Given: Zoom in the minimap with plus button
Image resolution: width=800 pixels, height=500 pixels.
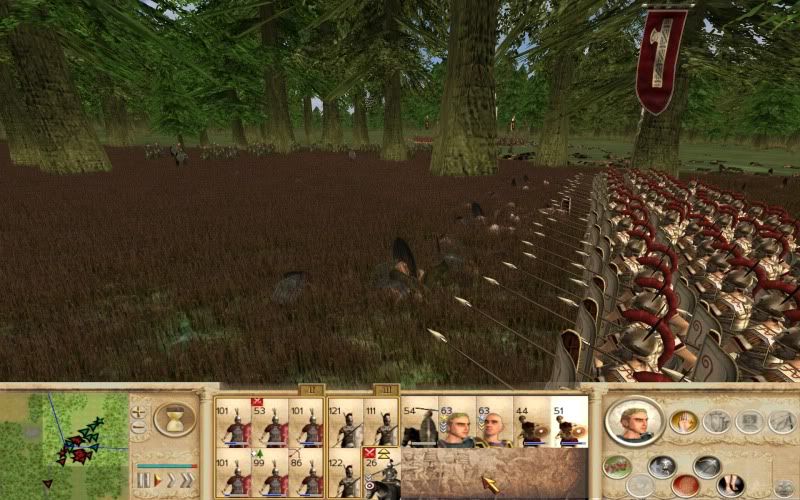Looking at the screenshot, I should click(x=138, y=410).
